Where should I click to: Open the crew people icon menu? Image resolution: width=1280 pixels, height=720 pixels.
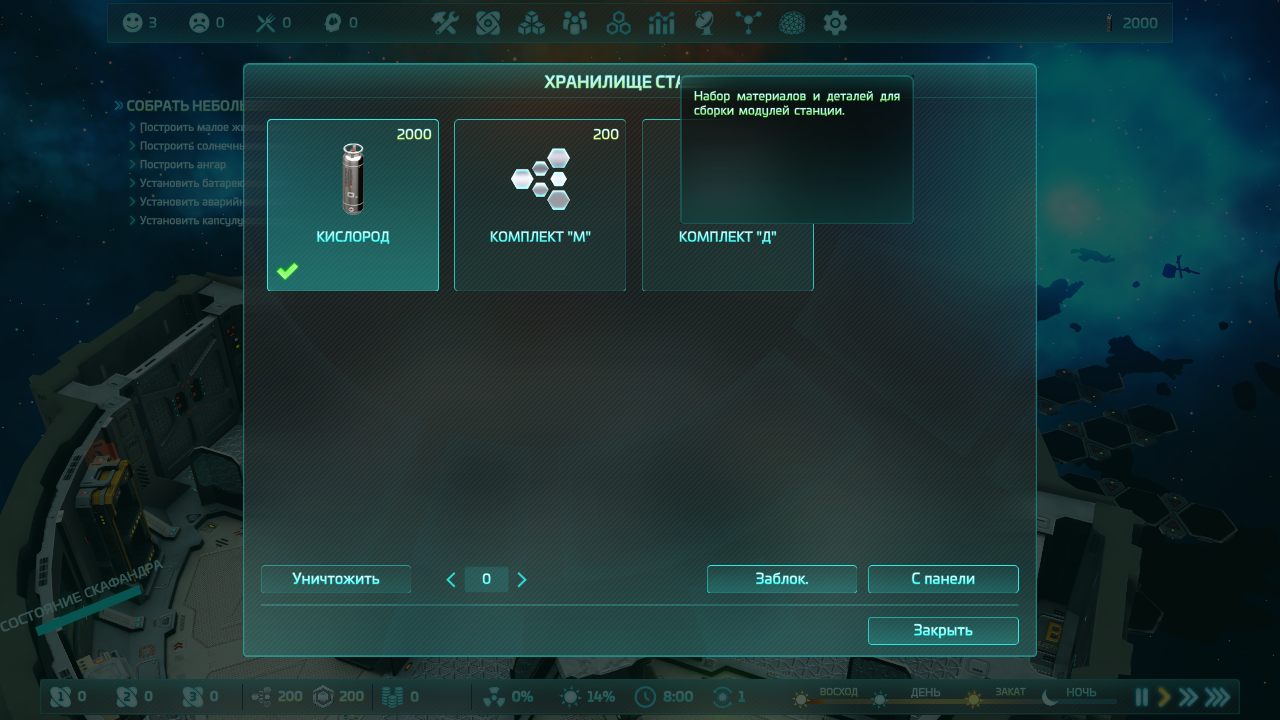point(575,23)
